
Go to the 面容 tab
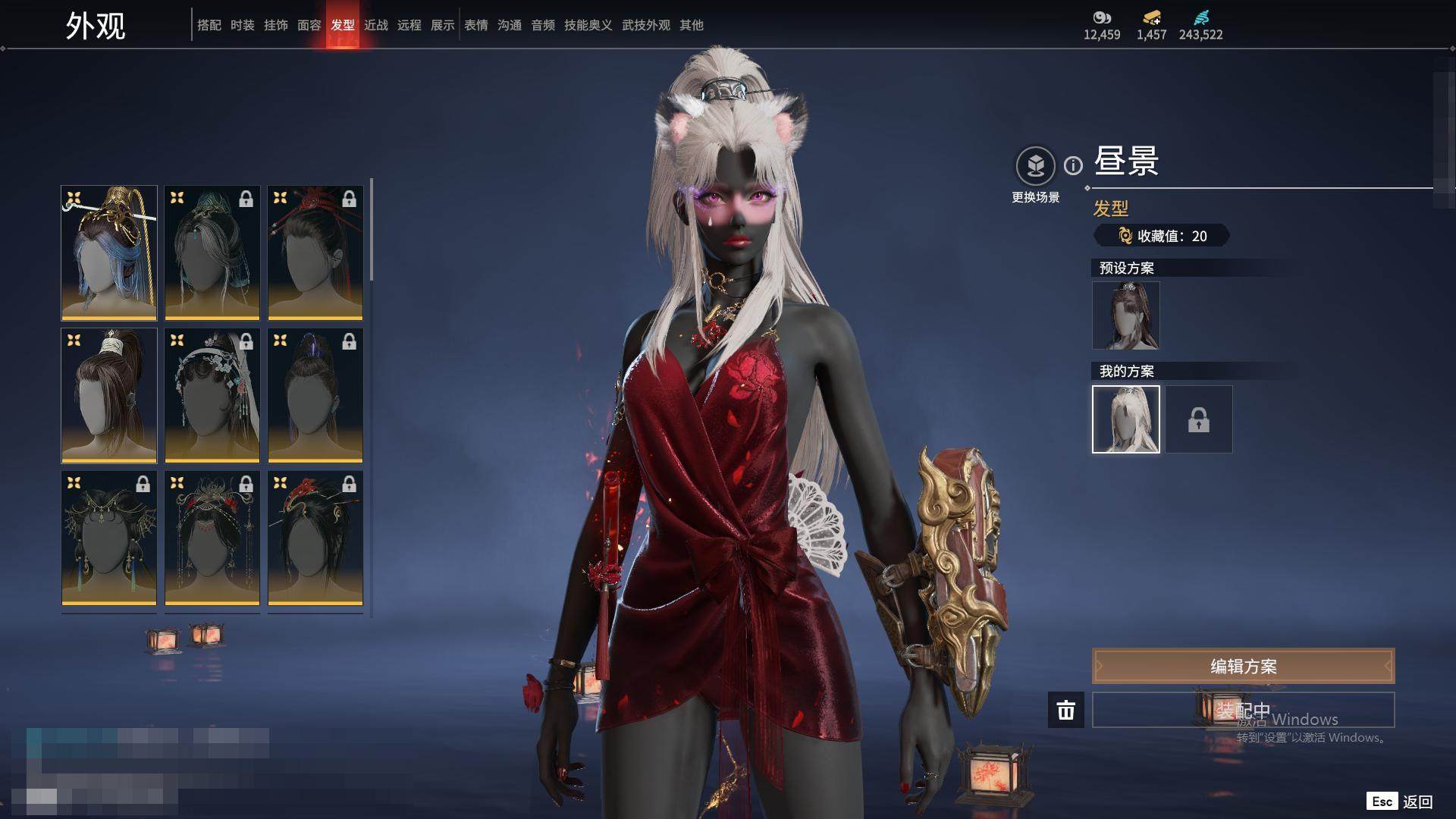[x=309, y=25]
